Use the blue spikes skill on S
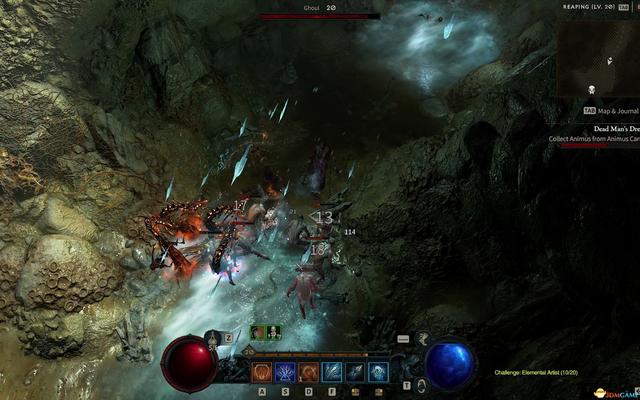 coord(285,372)
